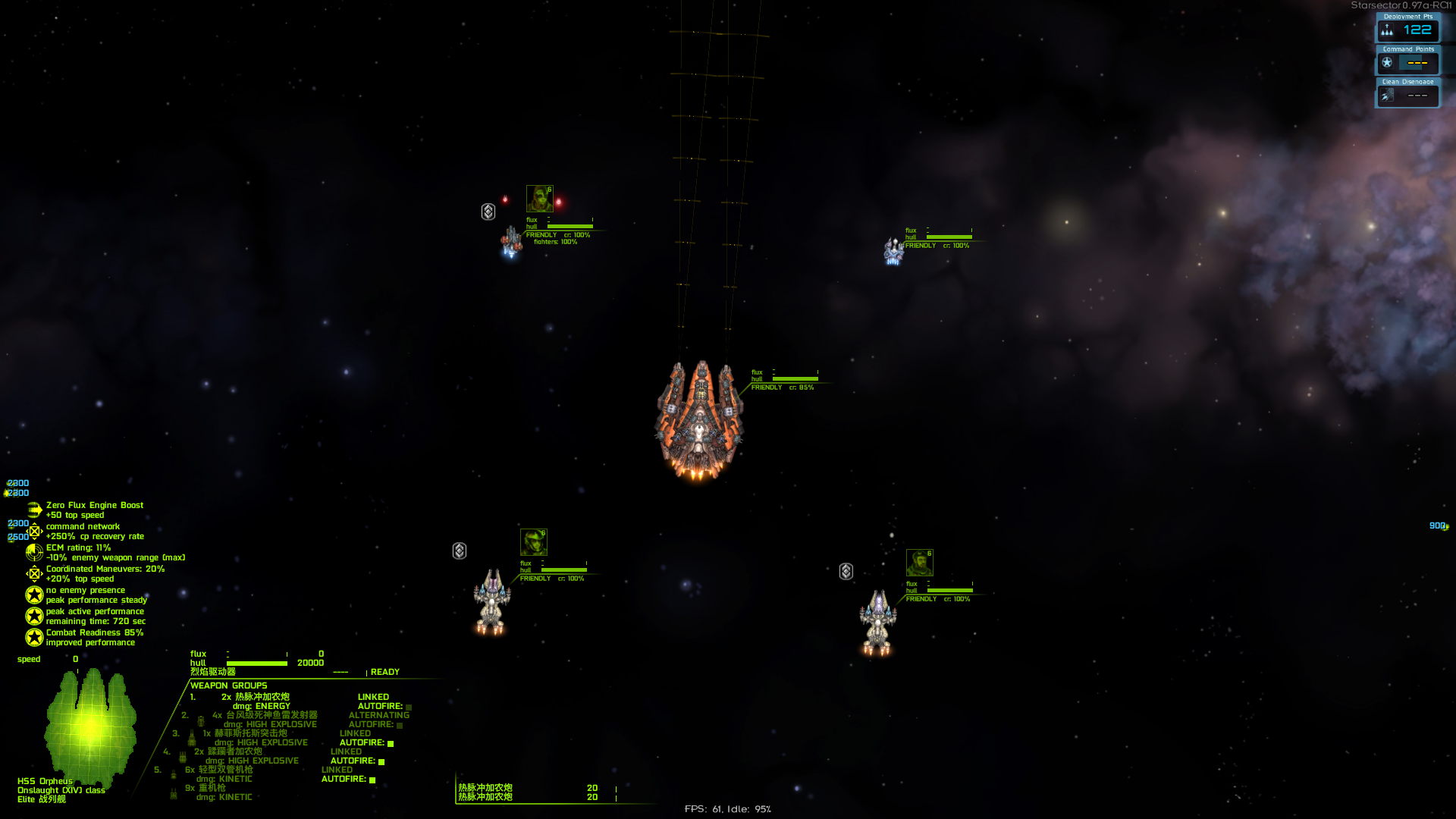Image resolution: width=1456 pixels, height=819 pixels.
Task: Click the Clean Disengage indicator
Action: (x=1407, y=93)
